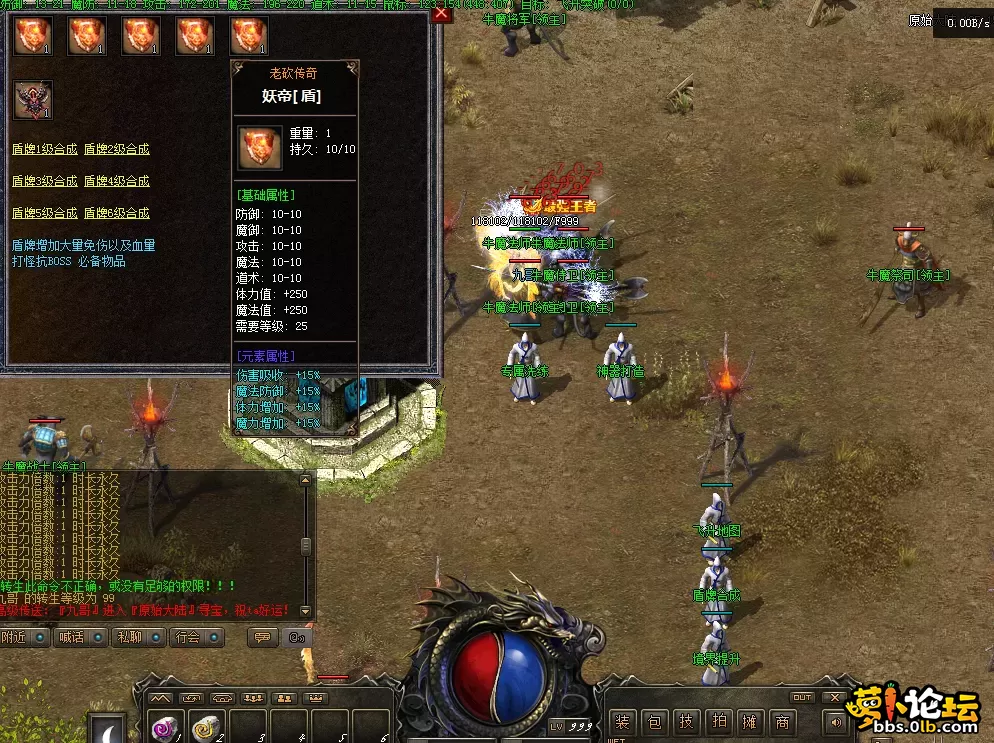Open the 包 bag inventory
994x743 pixels.
coord(654,722)
